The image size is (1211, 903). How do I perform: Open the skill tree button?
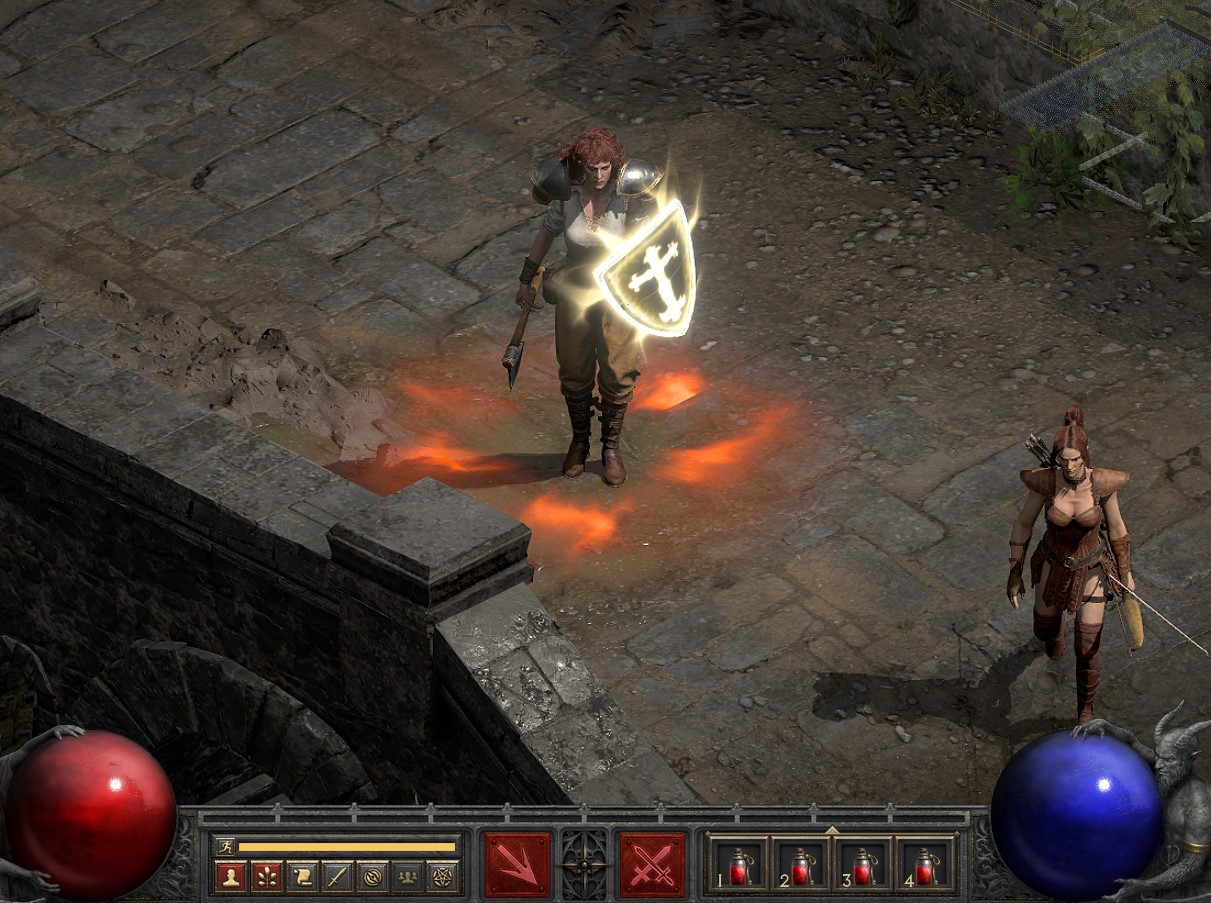click(x=266, y=877)
